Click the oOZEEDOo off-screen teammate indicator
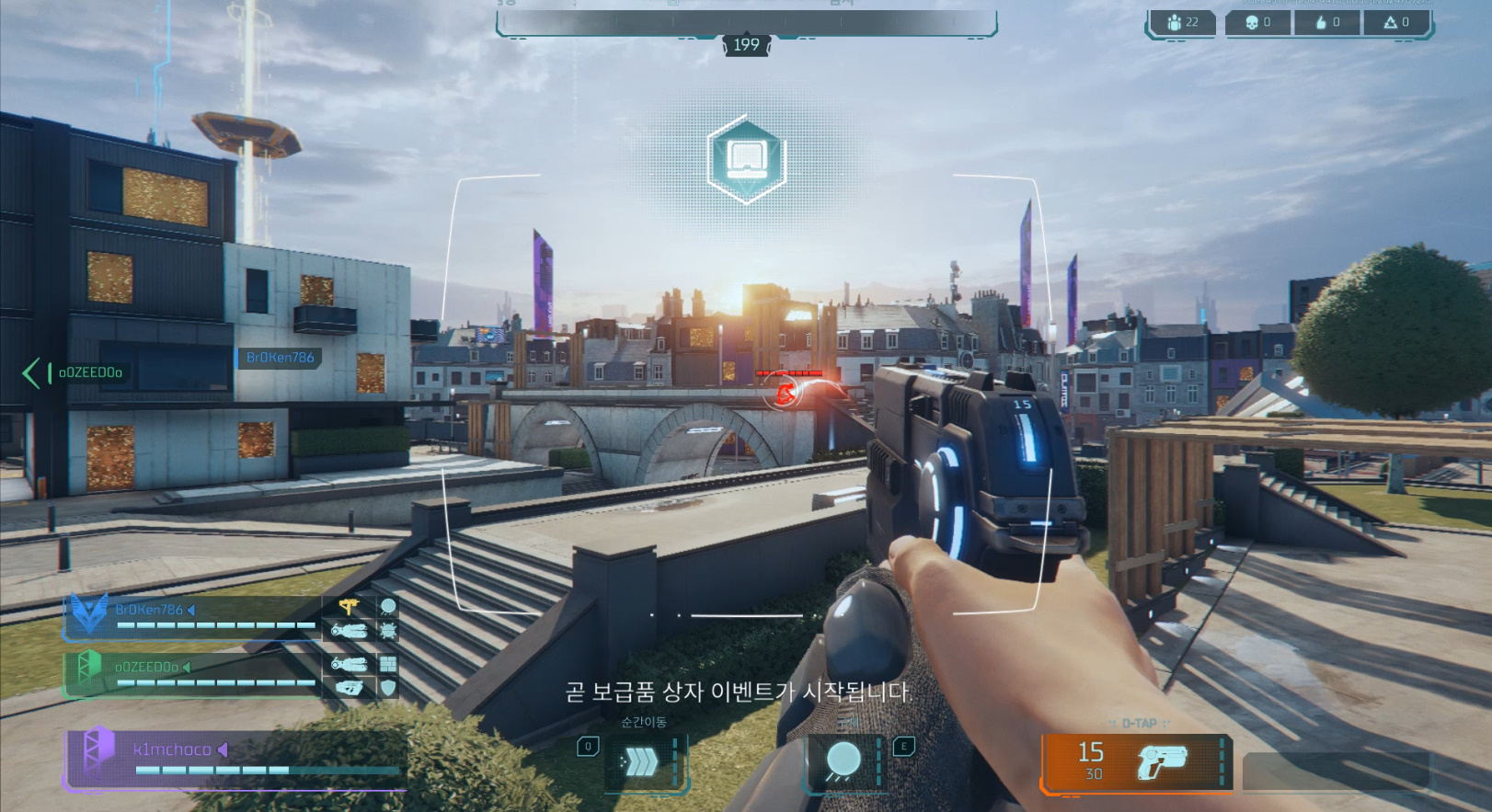Image resolution: width=1492 pixels, height=812 pixels. (x=74, y=372)
